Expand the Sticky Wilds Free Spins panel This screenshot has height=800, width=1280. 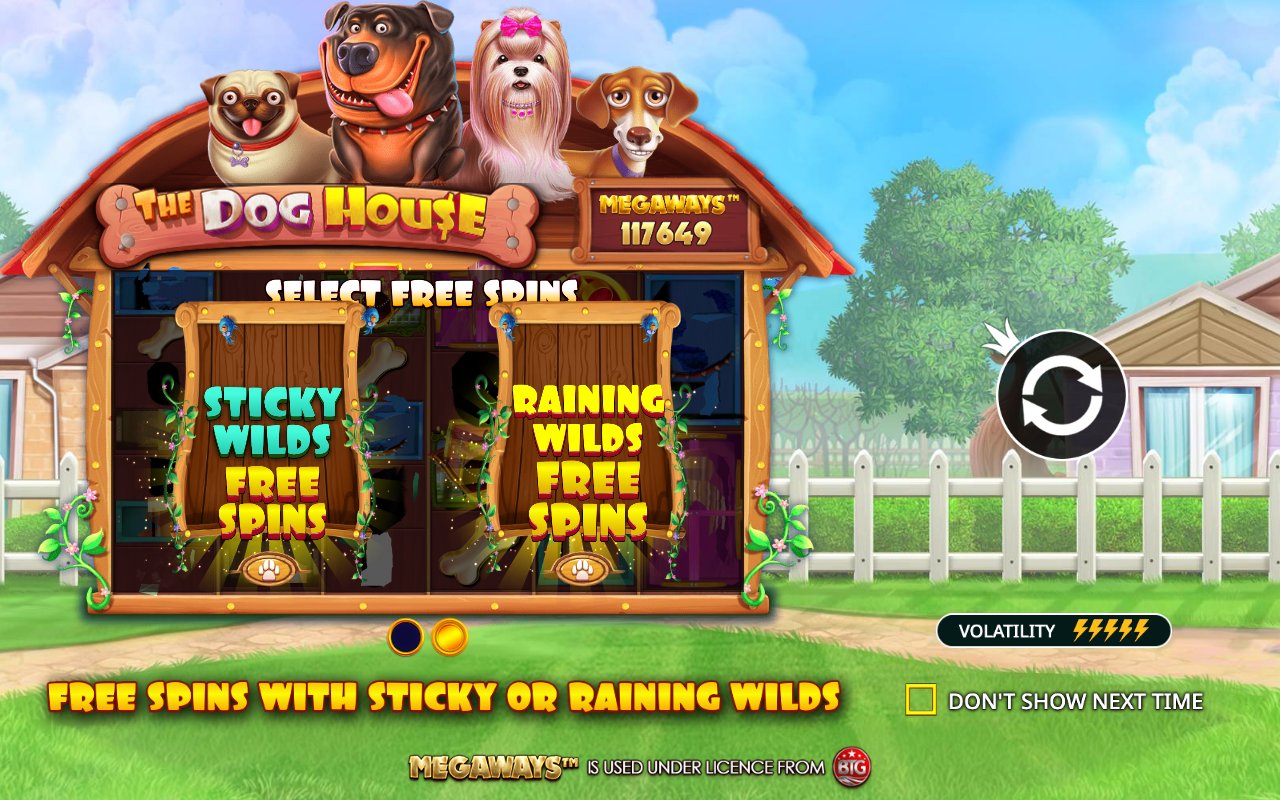pos(268,440)
